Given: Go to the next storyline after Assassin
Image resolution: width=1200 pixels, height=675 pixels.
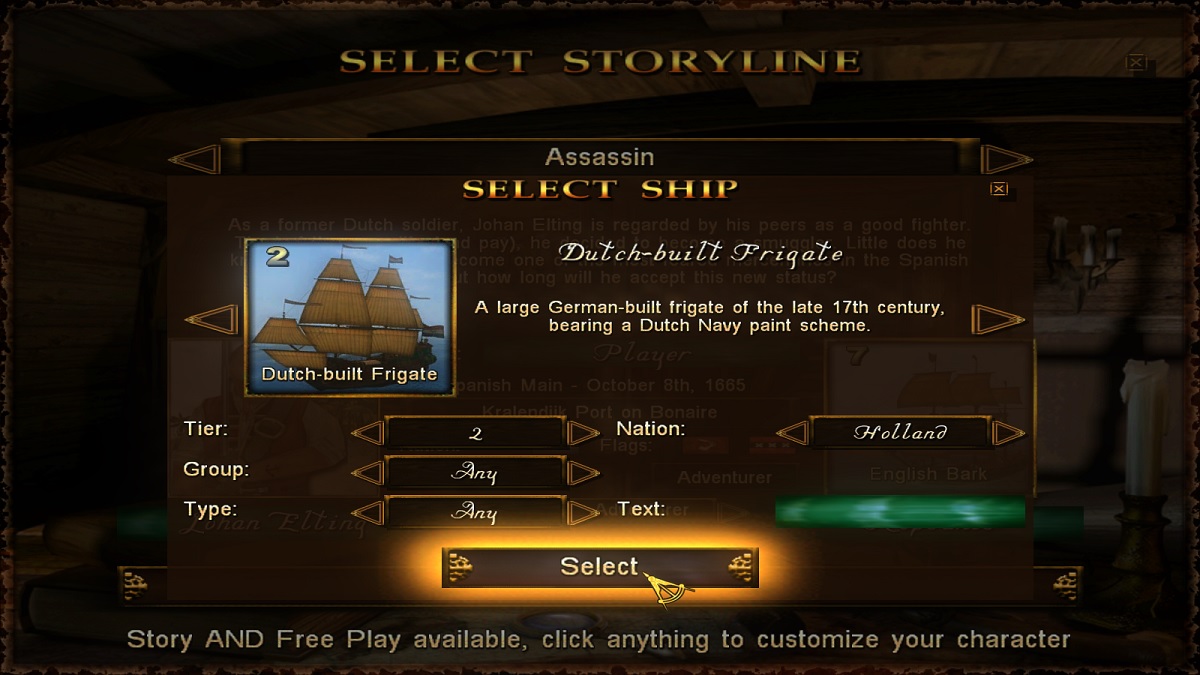Looking at the screenshot, I should coord(1005,158).
